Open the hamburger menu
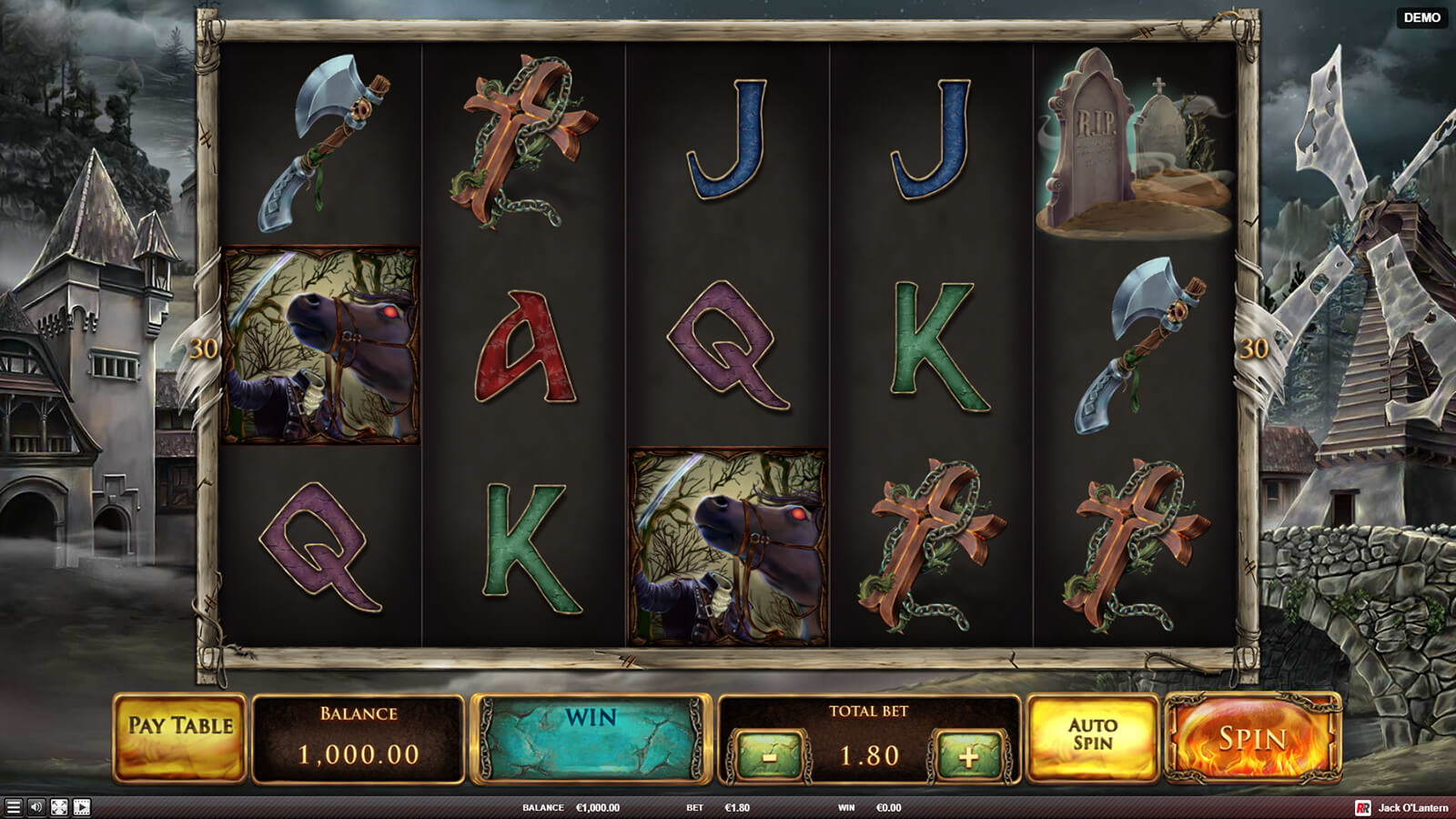 tap(13, 807)
